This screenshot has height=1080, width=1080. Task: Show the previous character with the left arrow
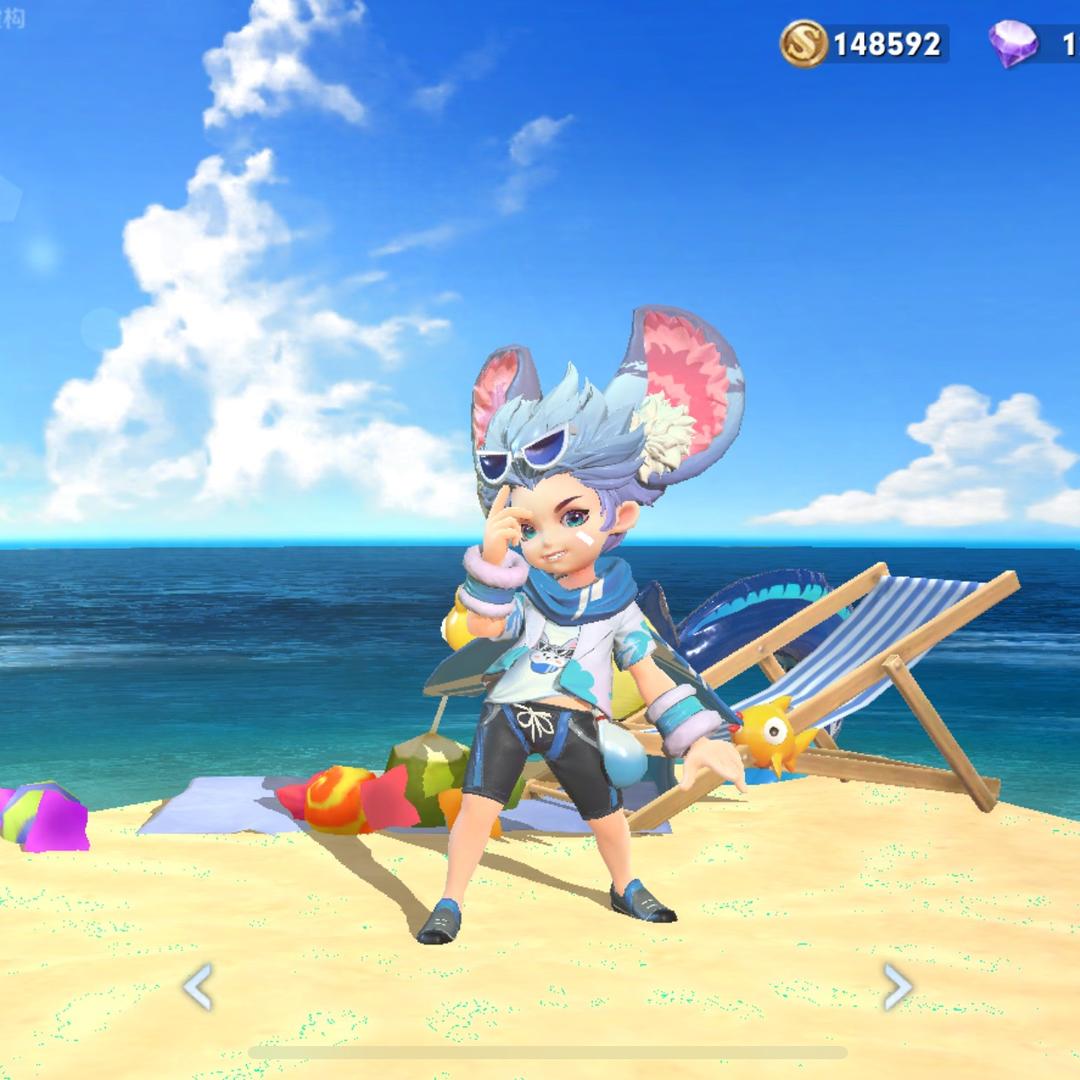[197, 987]
